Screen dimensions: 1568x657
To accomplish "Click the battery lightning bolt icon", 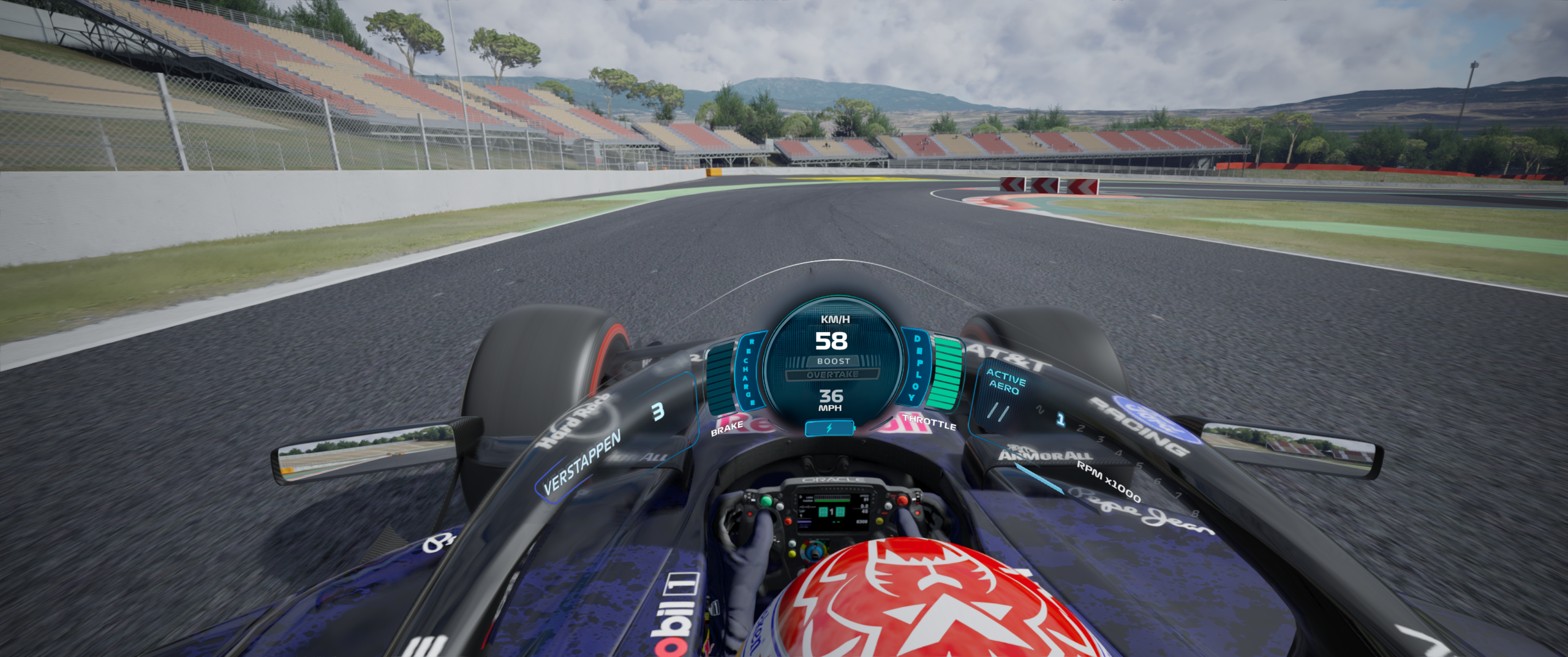I will [829, 428].
